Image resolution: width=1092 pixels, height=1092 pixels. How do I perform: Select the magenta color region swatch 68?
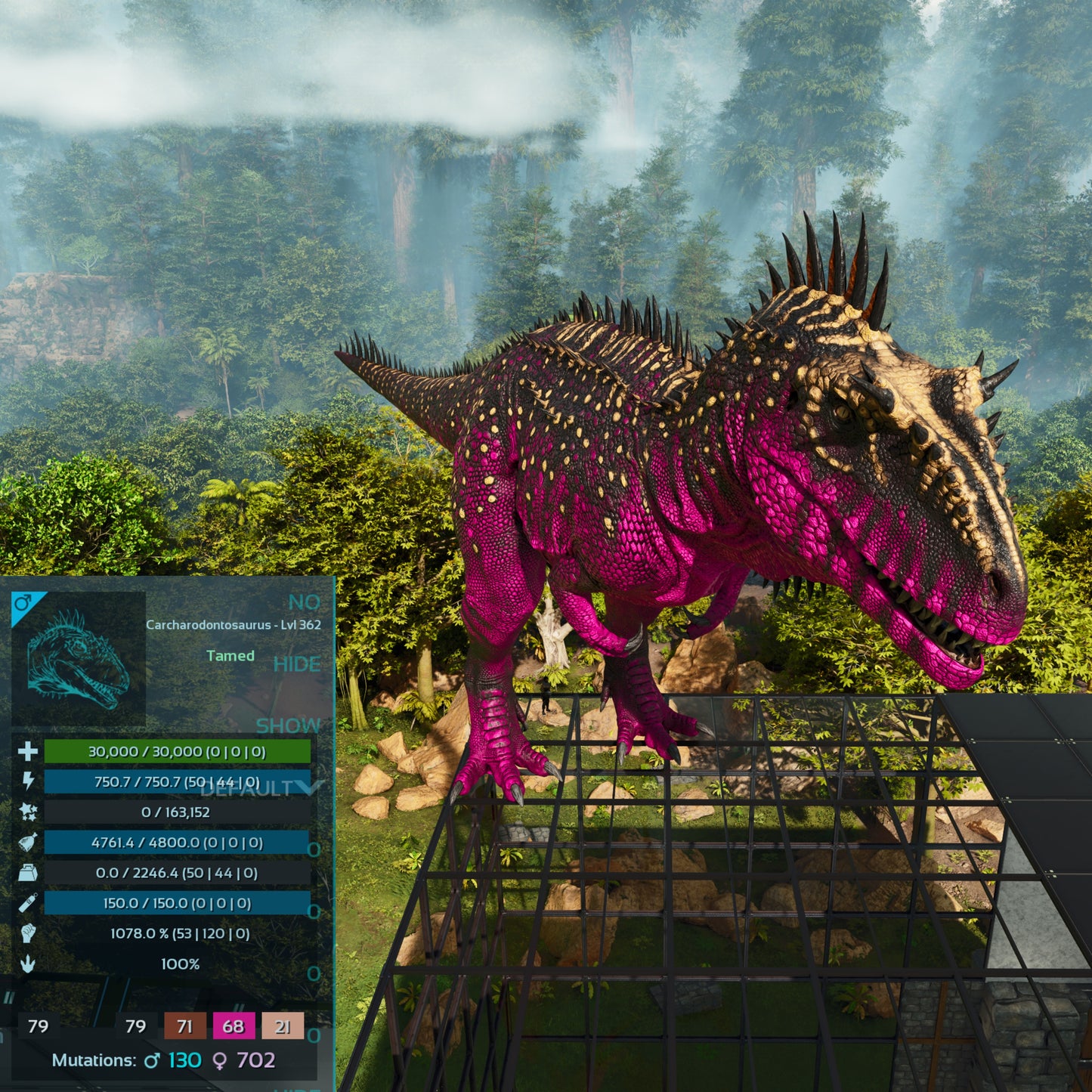234,1026
